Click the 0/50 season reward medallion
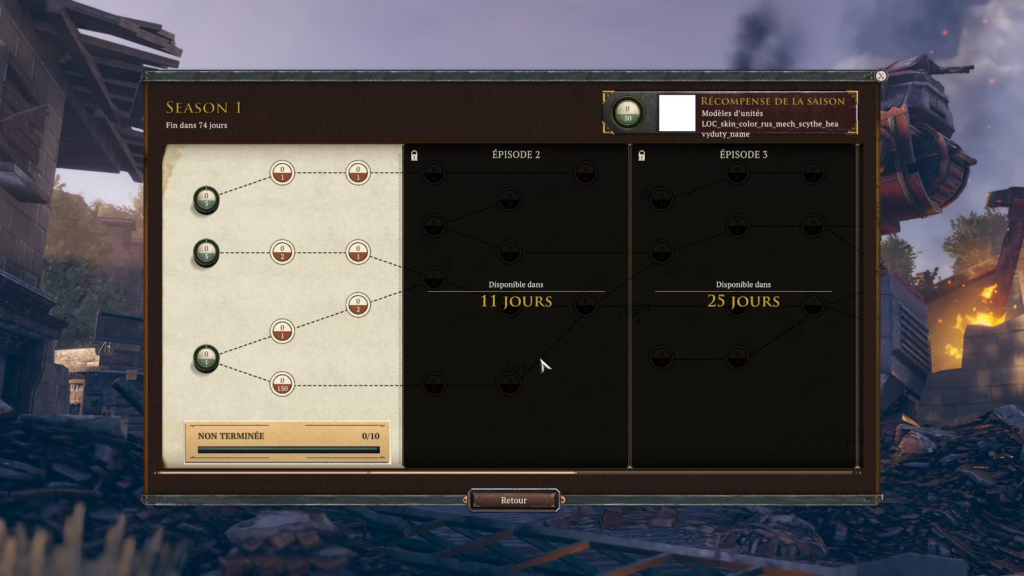This screenshot has width=1024, height=576. pyautogui.click(x=628, y=113)
